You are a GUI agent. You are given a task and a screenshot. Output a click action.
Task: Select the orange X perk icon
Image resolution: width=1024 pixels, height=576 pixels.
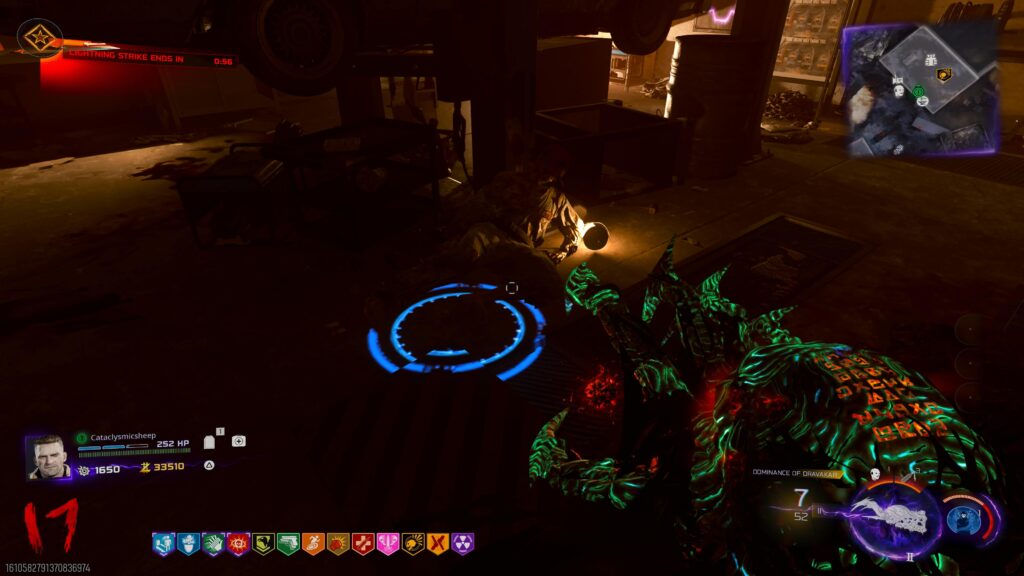pos(437,544)
